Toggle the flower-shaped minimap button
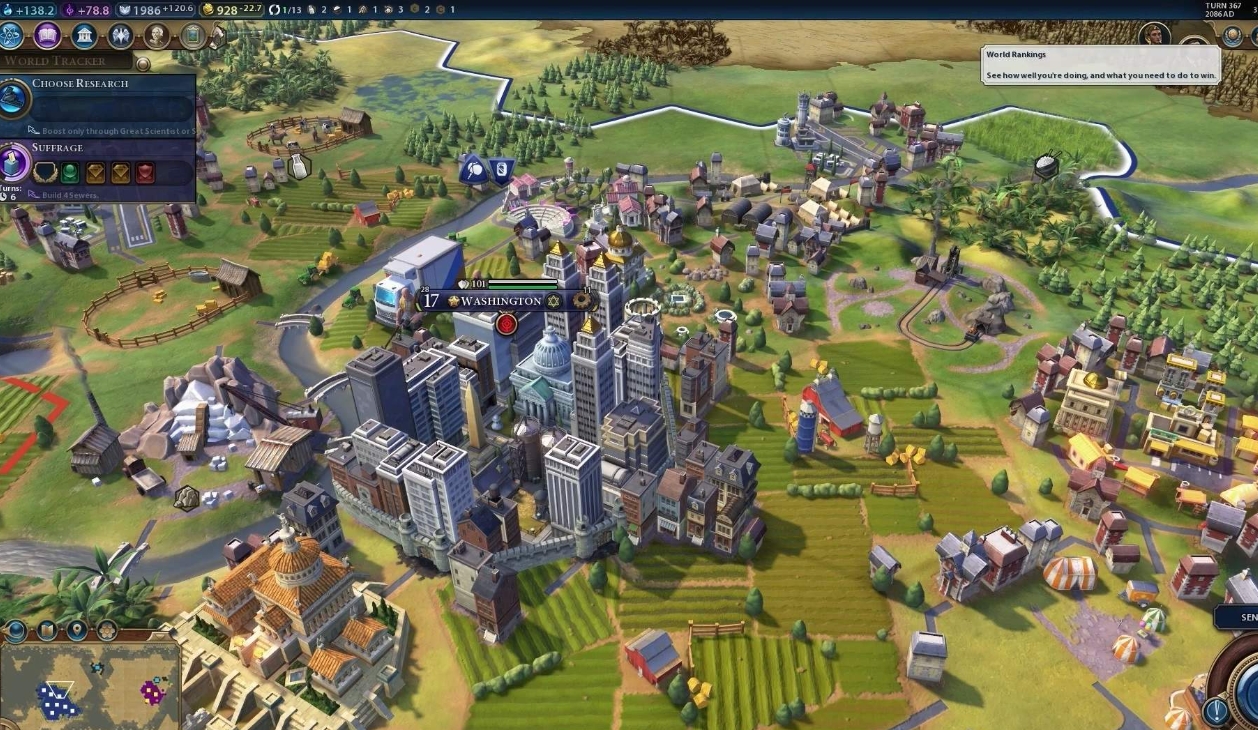This screenshot has height=730, width=1258. tap(106, 631)
